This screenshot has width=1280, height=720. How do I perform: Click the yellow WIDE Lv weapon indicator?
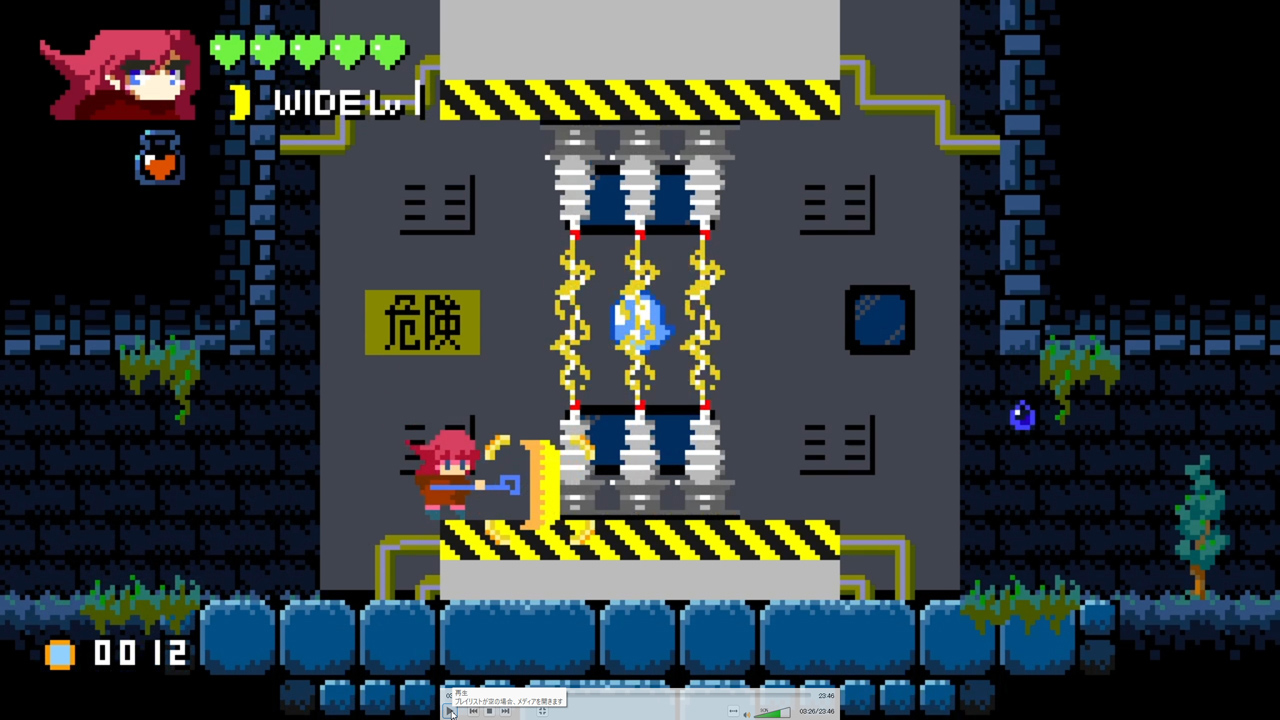click(x=330, y=100)
